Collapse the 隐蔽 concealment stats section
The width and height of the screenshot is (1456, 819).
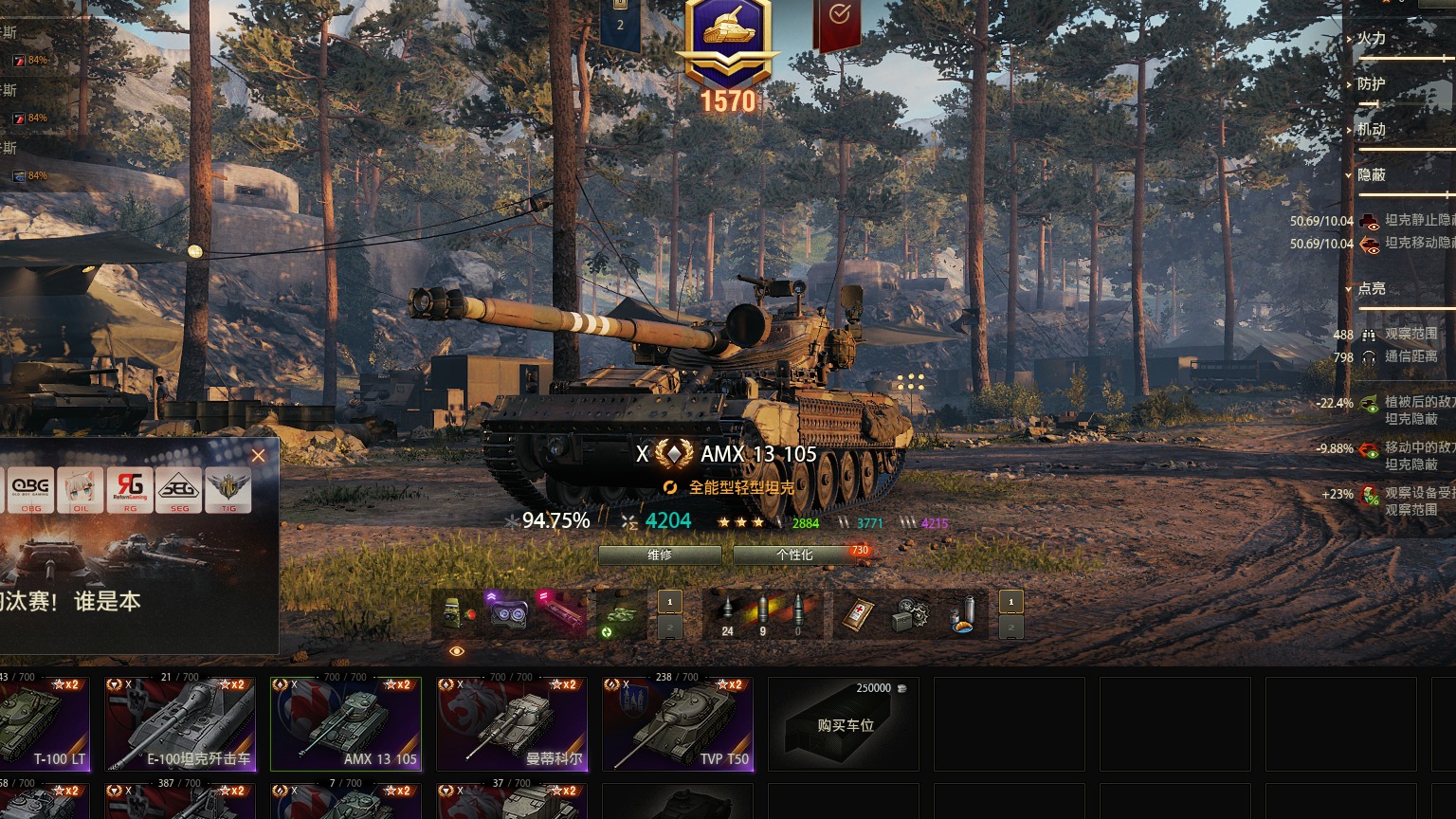point(1372,175)
